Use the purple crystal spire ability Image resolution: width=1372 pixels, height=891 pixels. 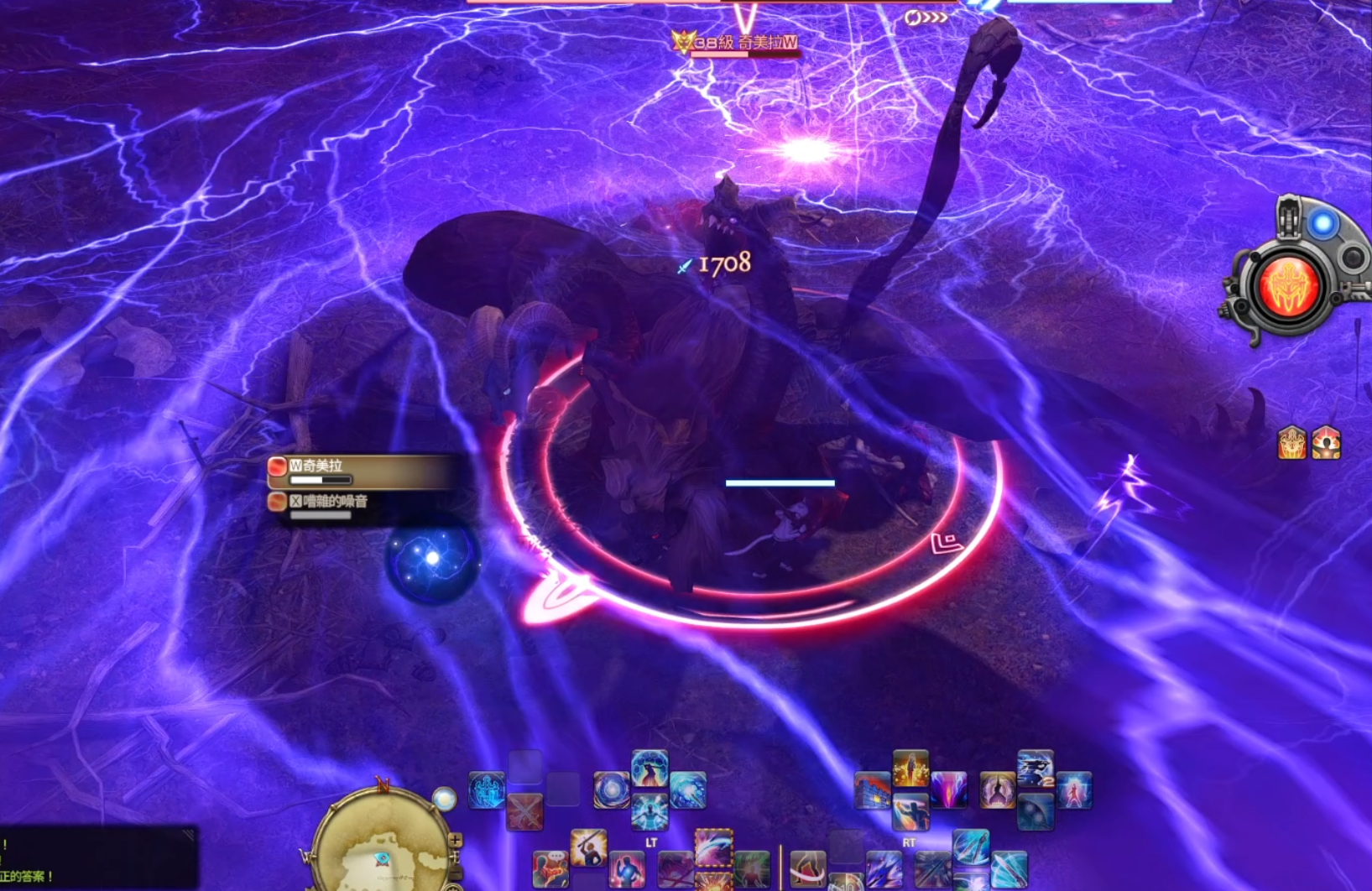(x=948, y=790)
